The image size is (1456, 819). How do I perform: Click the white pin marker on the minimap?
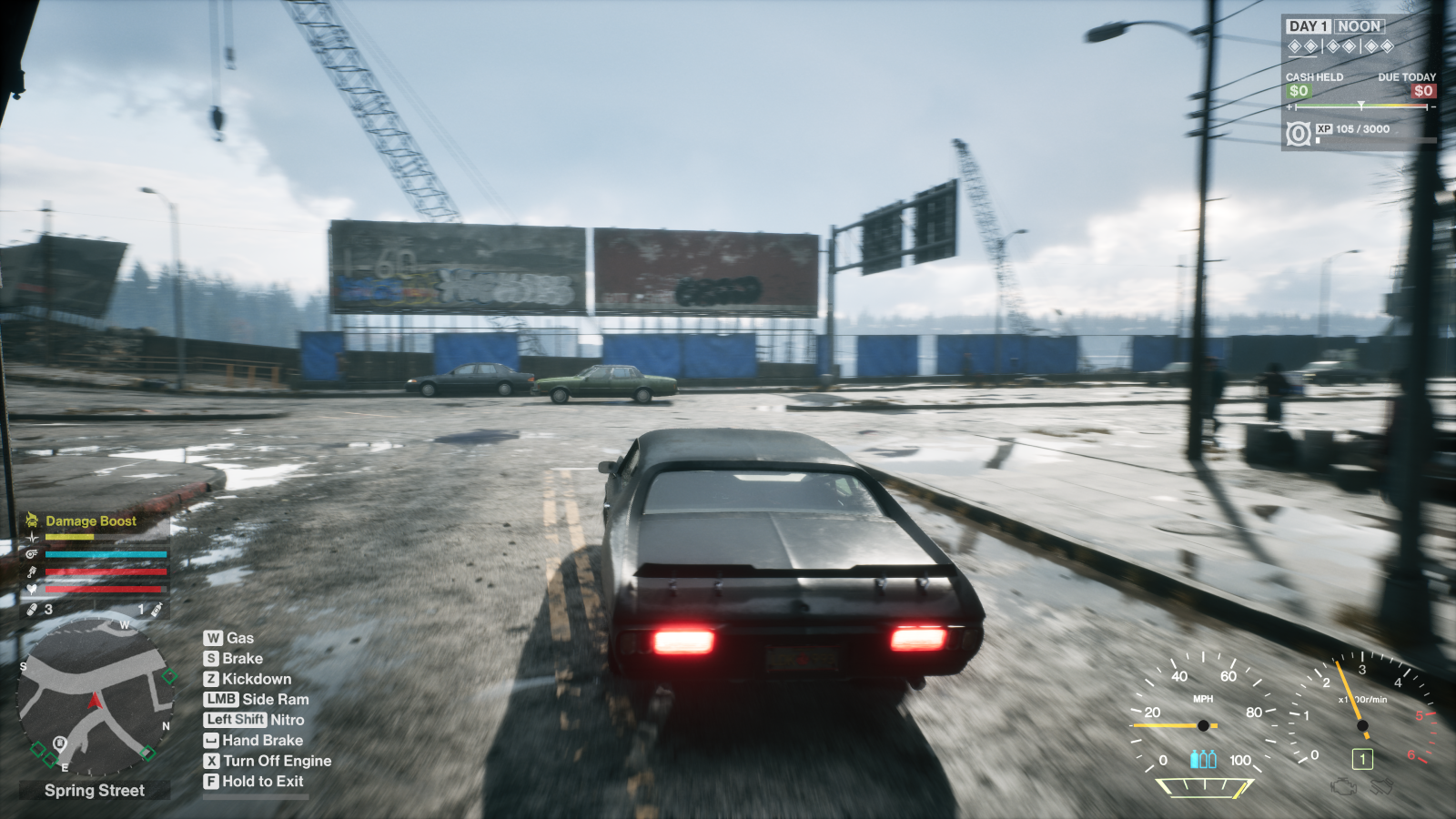pyautogui.click(x=60, y=743)
